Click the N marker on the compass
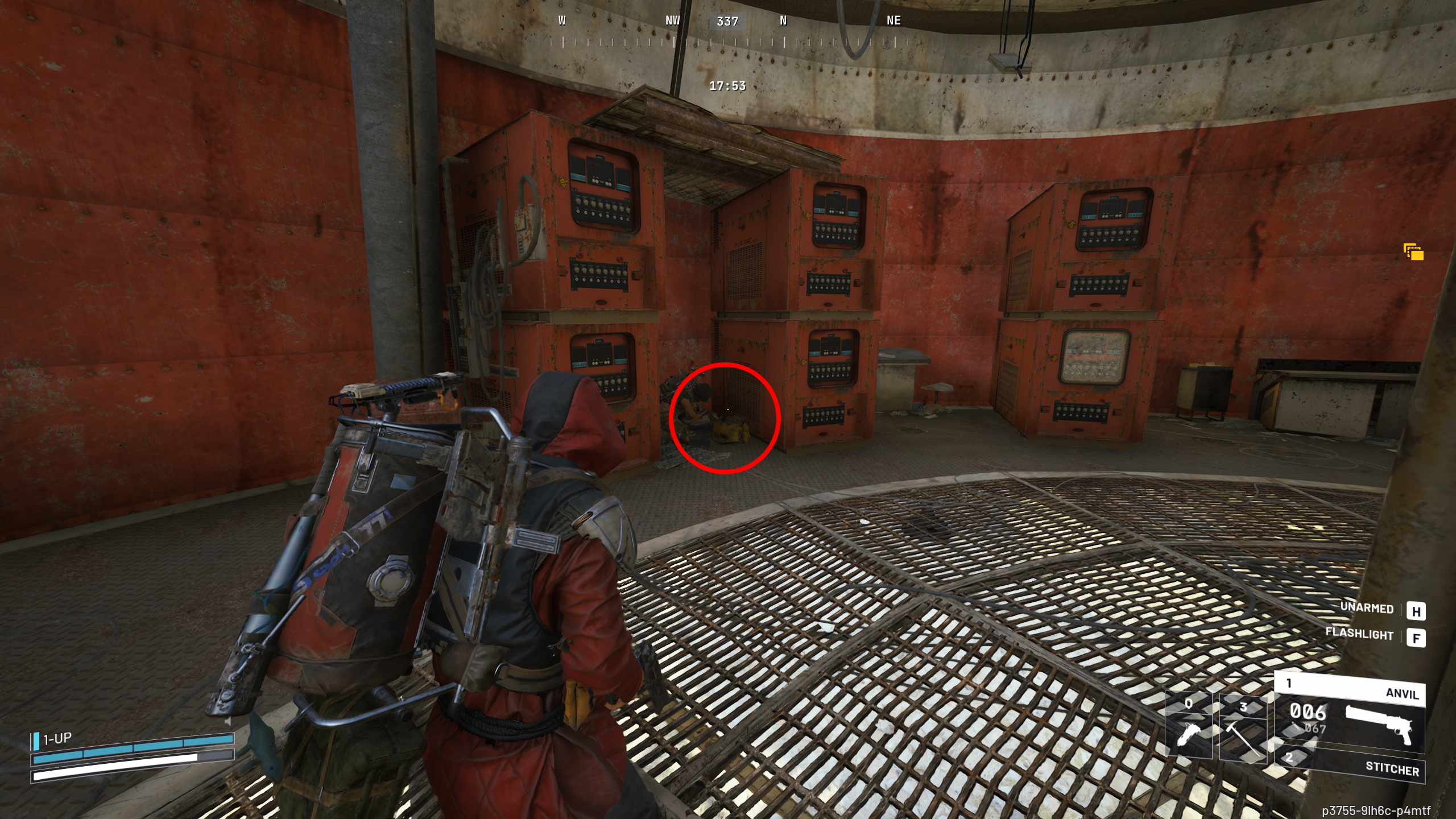The image size is (1456, 819). coord(783,20)
